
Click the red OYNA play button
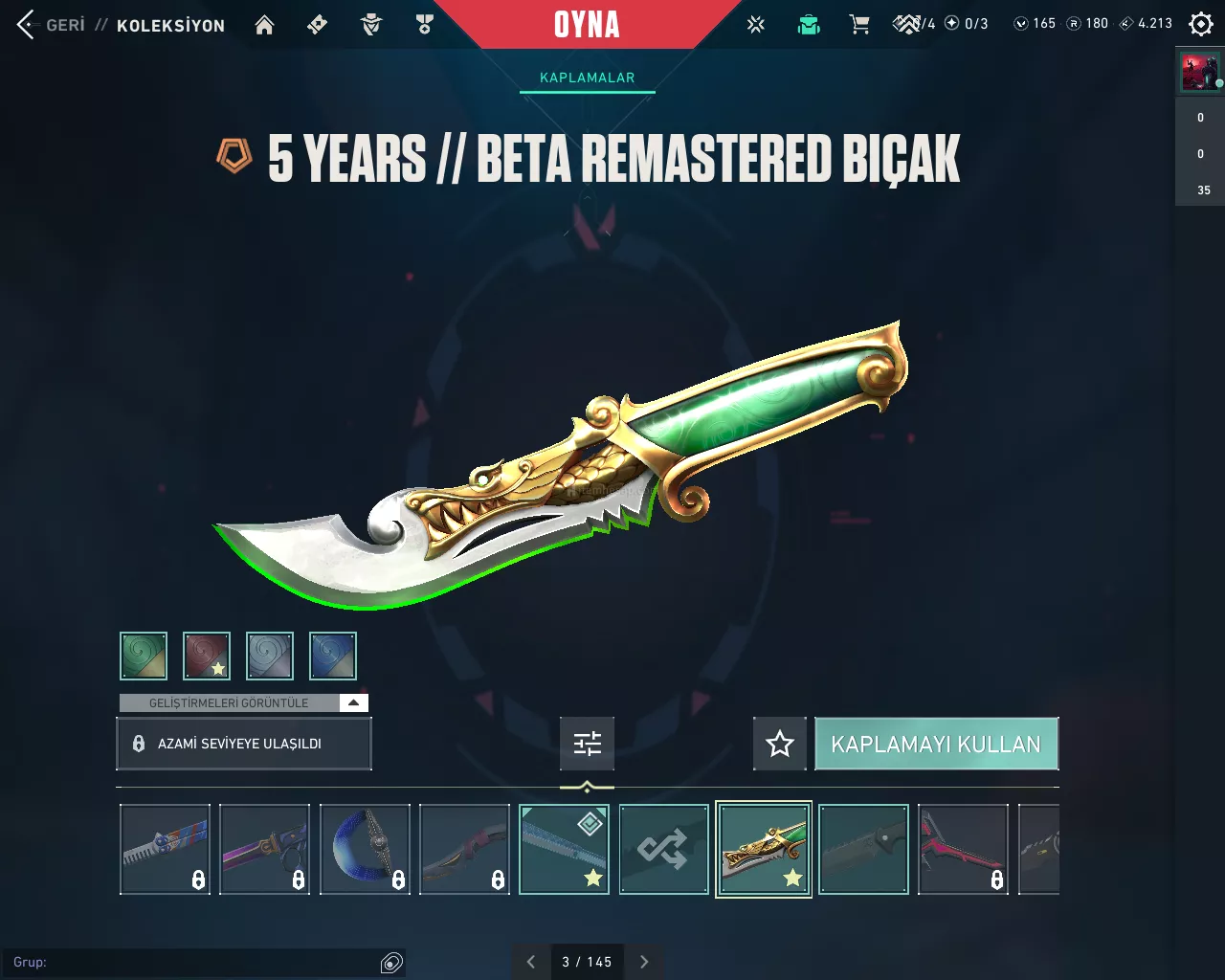[x=587, y=25]
